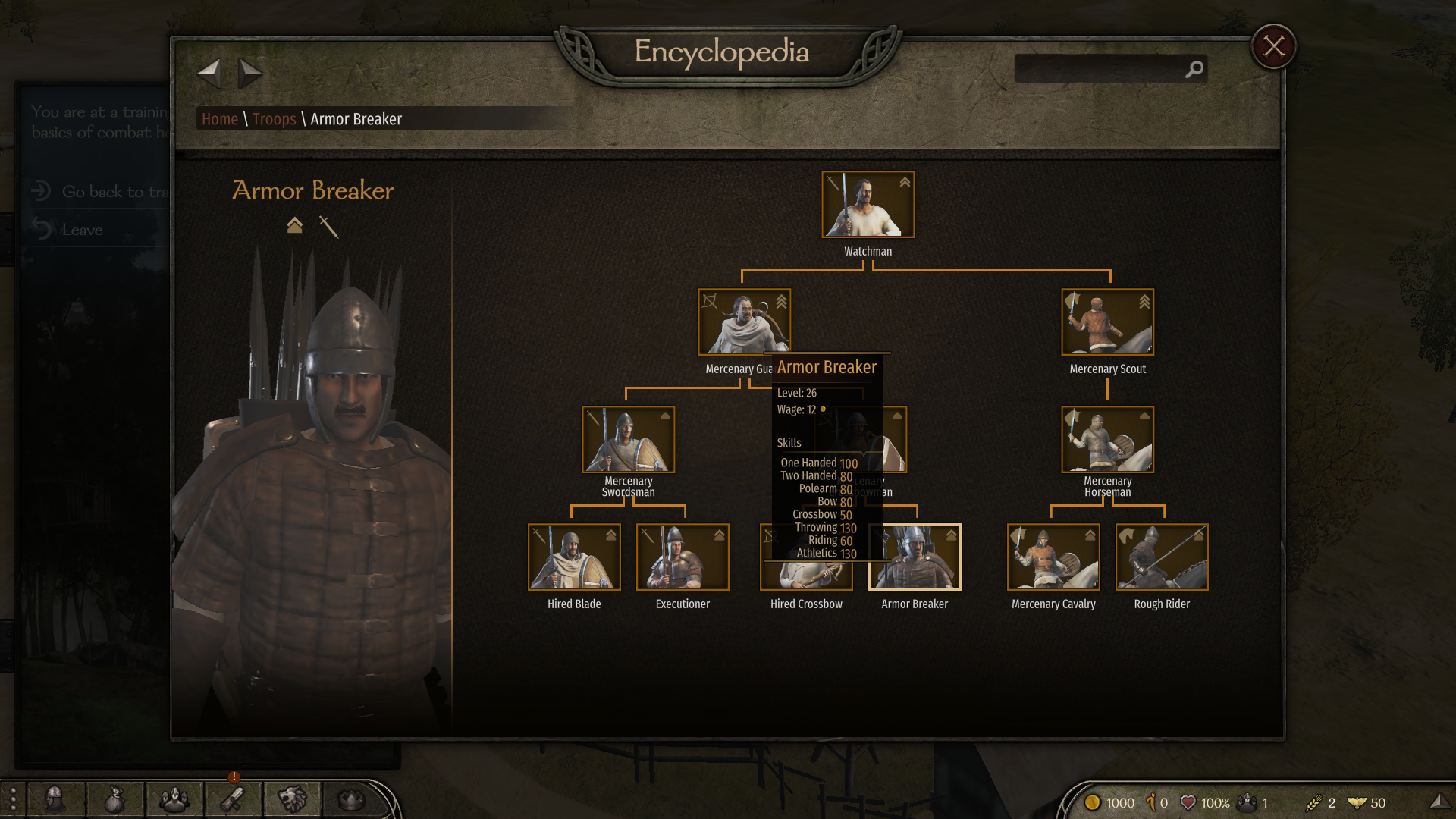The image size is (1456, 819).
Task: Open the character helmet icon in bottom bar
Action: [55, 799]
